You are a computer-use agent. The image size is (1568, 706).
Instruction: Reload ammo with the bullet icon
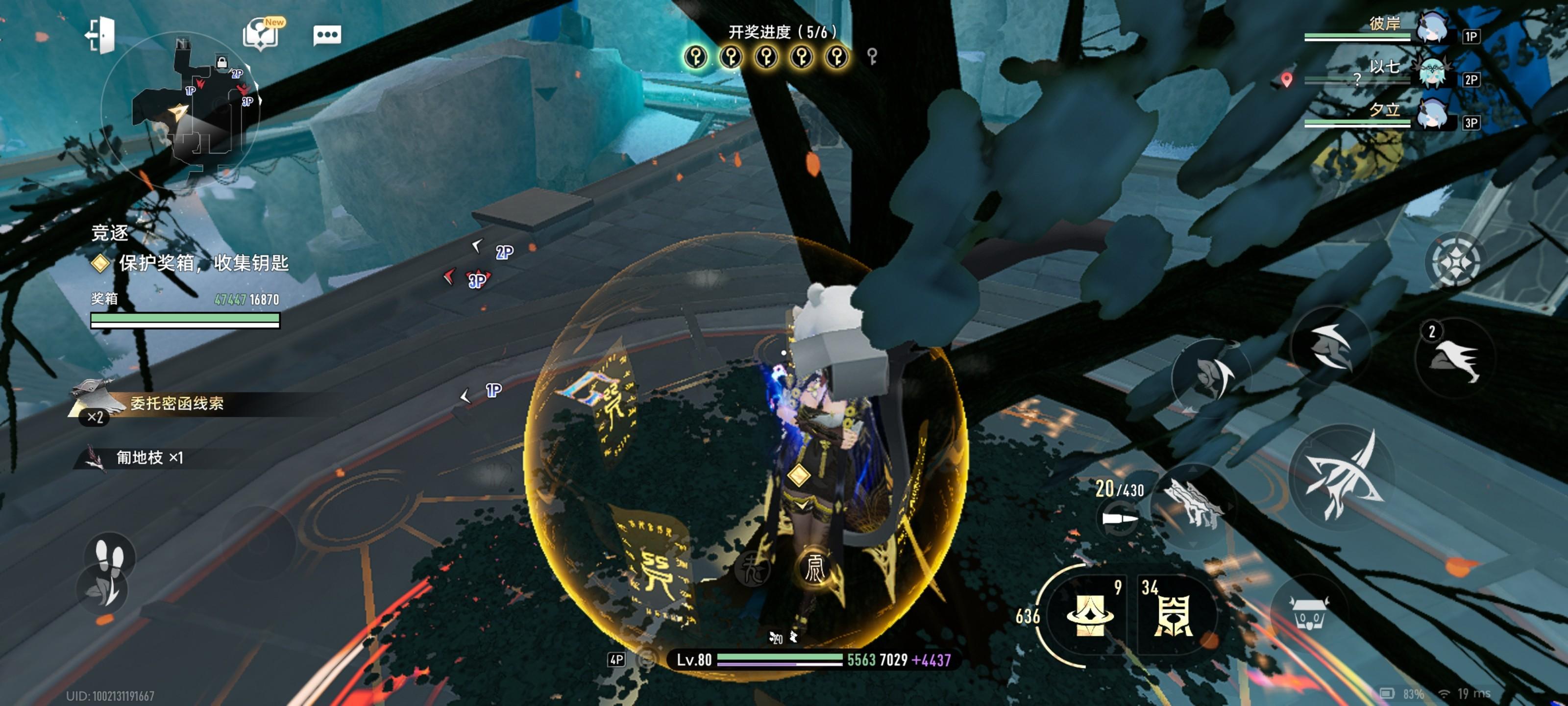(x=1119, y=519)
